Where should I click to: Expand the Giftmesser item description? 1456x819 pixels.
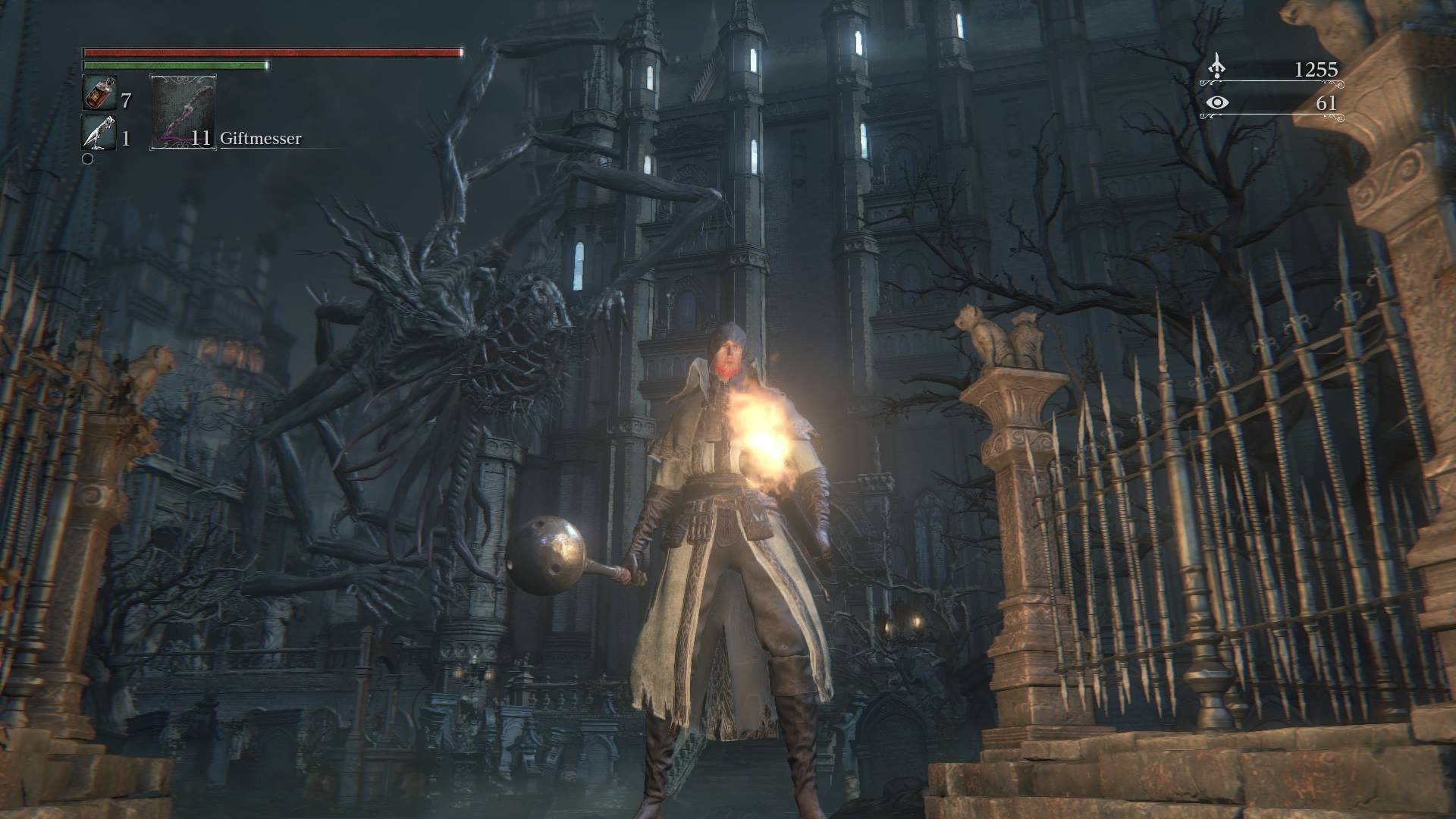pyautogui.click(x=262, y=139)
